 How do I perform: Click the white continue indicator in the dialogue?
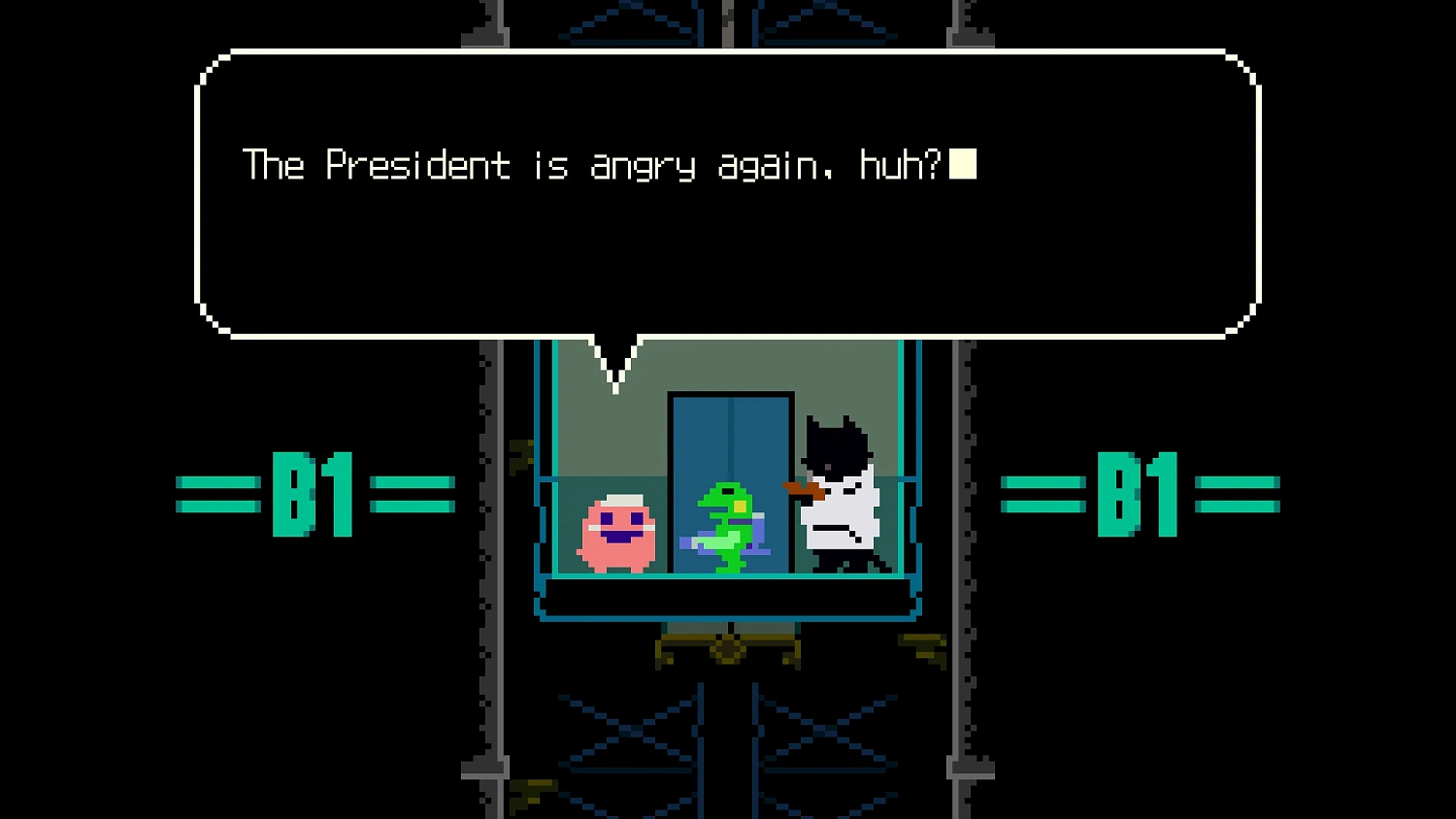965,165
